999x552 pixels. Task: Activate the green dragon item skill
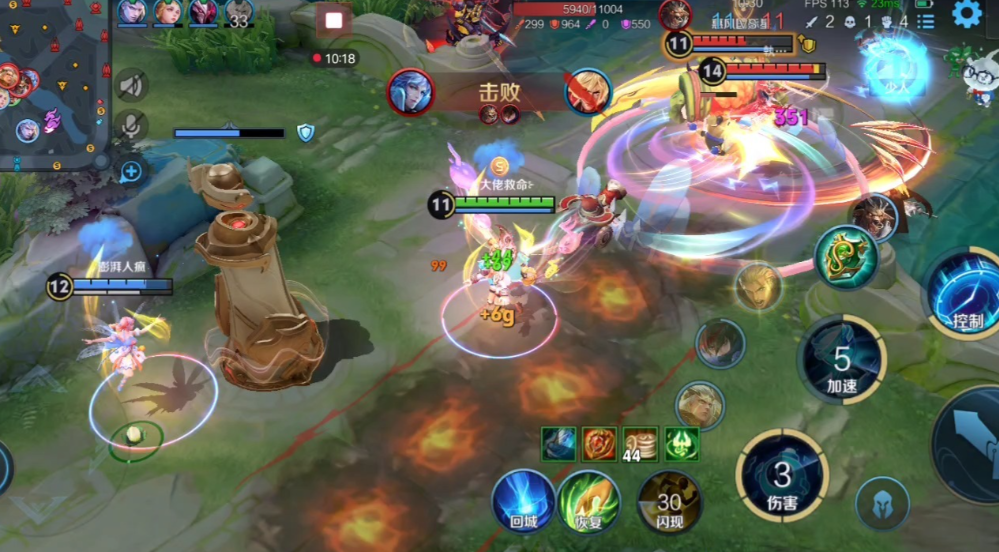(845, 257)
